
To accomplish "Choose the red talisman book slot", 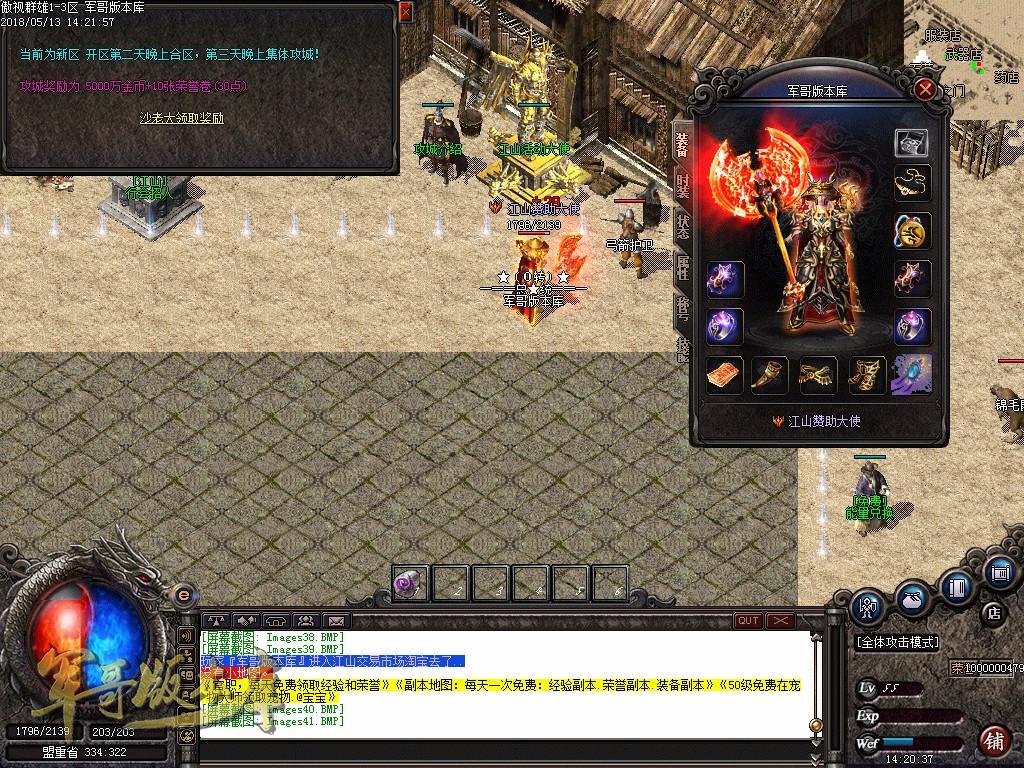I will click(x=725, y=375).
